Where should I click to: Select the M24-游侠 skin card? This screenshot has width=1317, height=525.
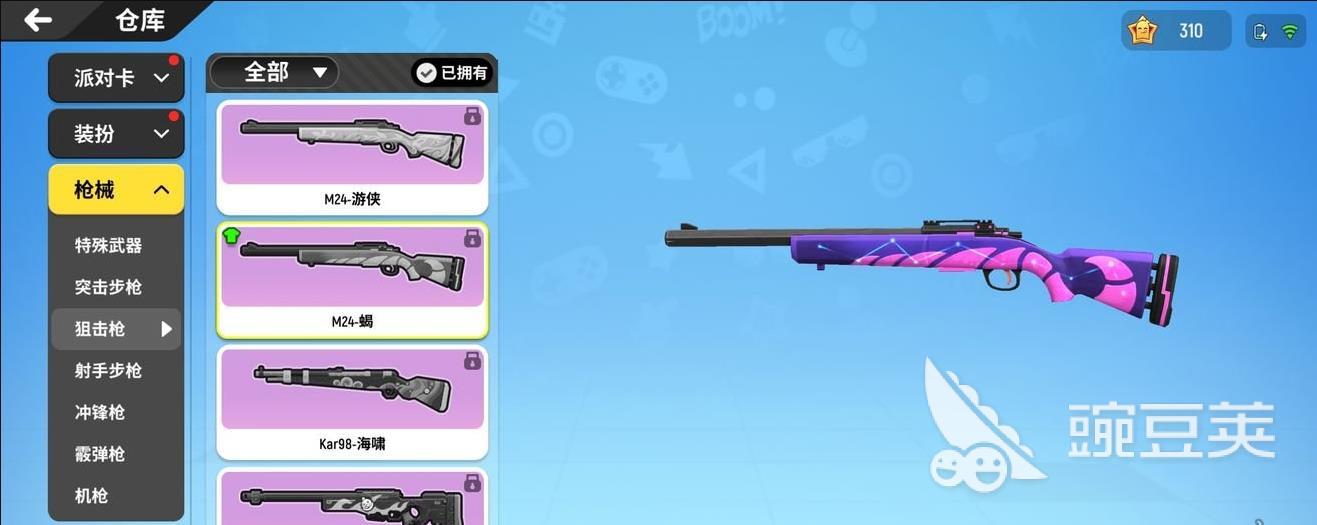(x=352, y=155)
